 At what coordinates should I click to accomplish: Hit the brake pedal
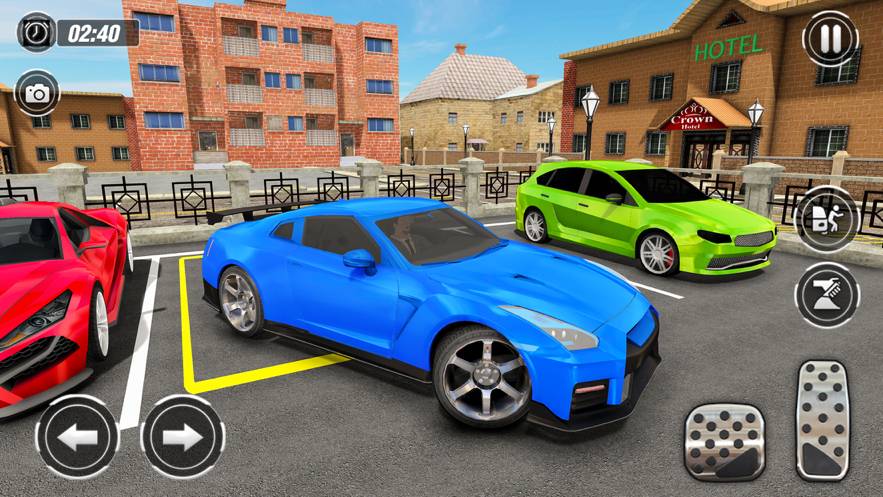click(724, 442)
